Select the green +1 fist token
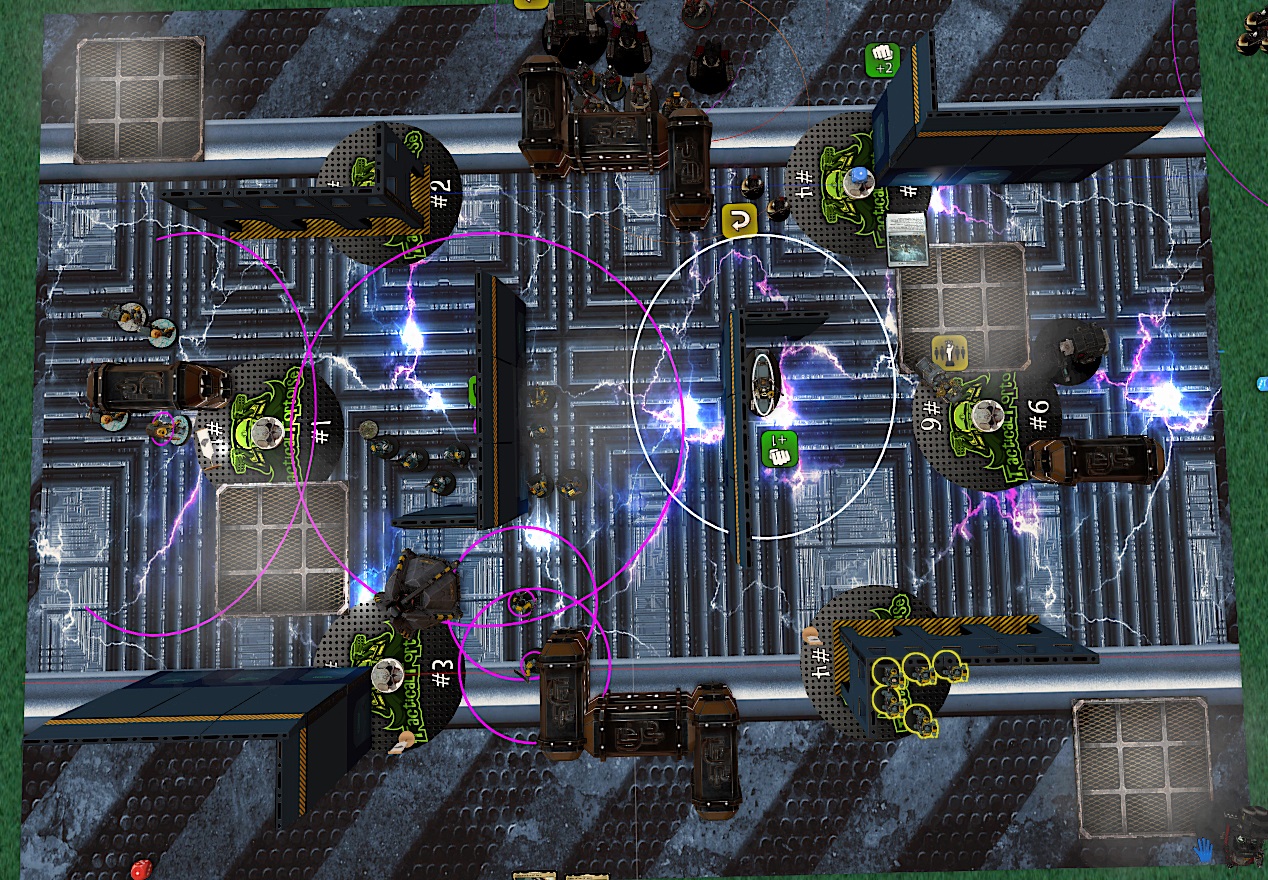Screen dimensions: 1268x880 [779, 448]
